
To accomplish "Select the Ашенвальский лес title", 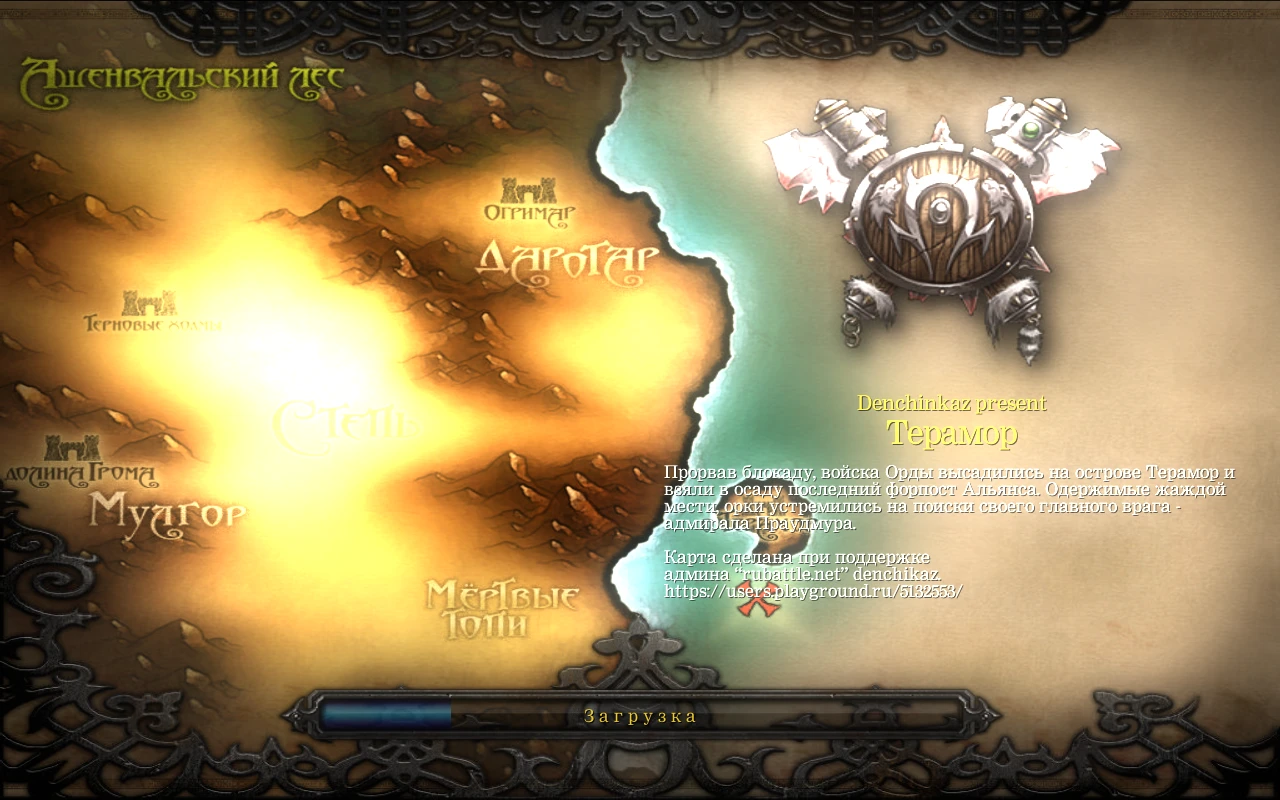I will pyautogui.click(x=178, y=75).
